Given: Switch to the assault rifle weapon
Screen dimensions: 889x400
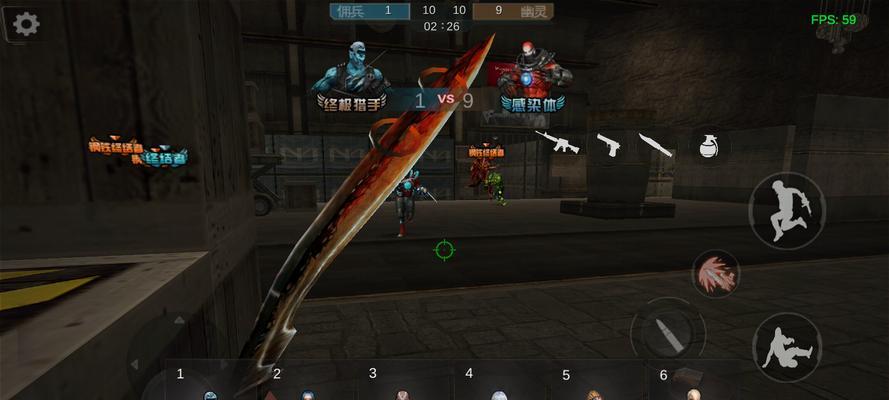Looking at the screenshot, I should 557,142.
